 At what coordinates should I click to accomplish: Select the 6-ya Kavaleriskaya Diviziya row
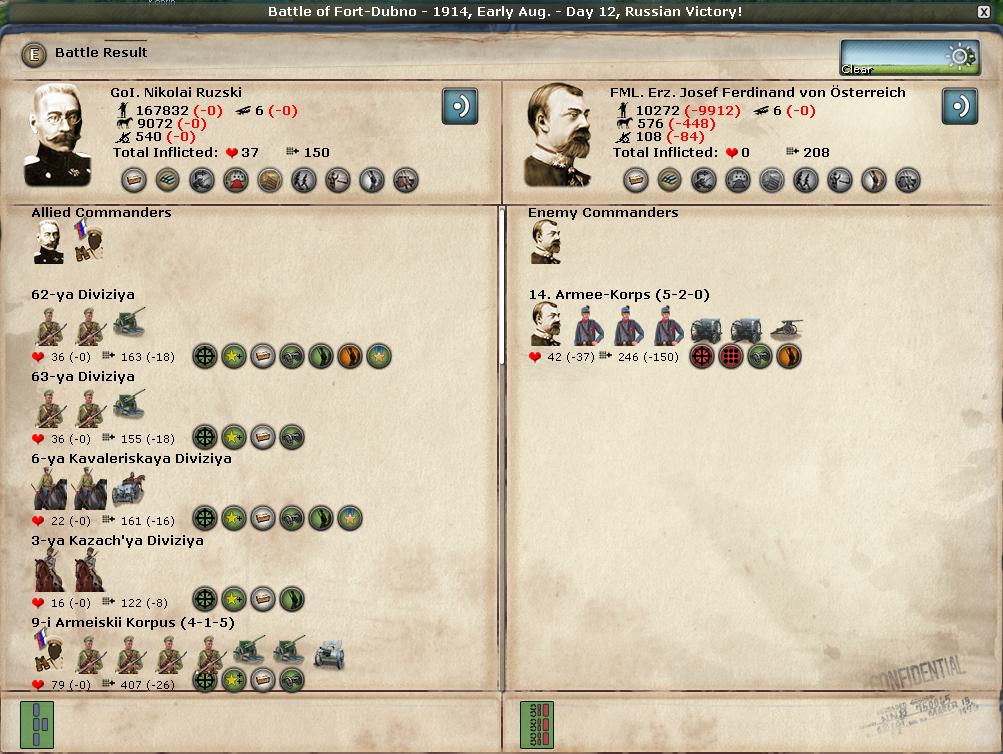click(x=131, y=459)
